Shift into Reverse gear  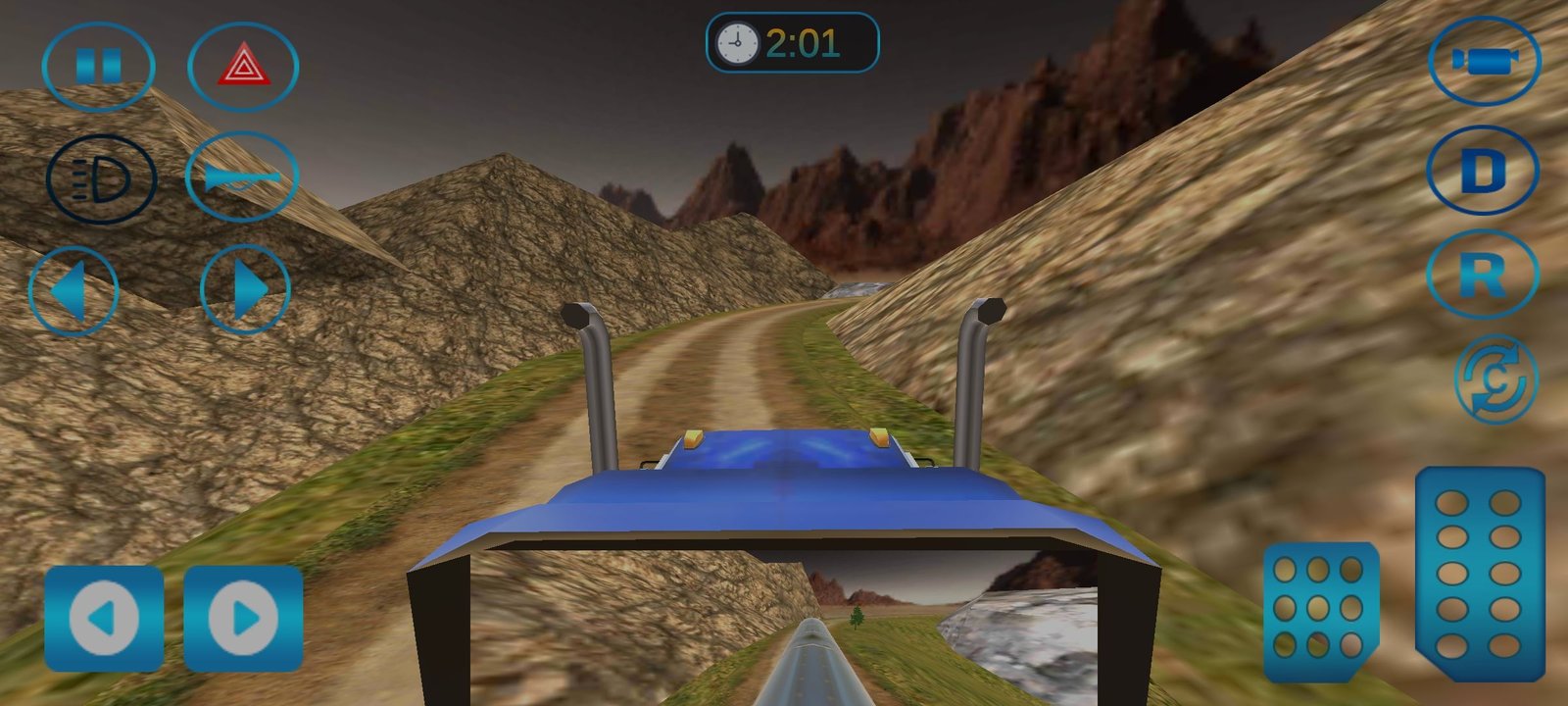(1483, 275)
